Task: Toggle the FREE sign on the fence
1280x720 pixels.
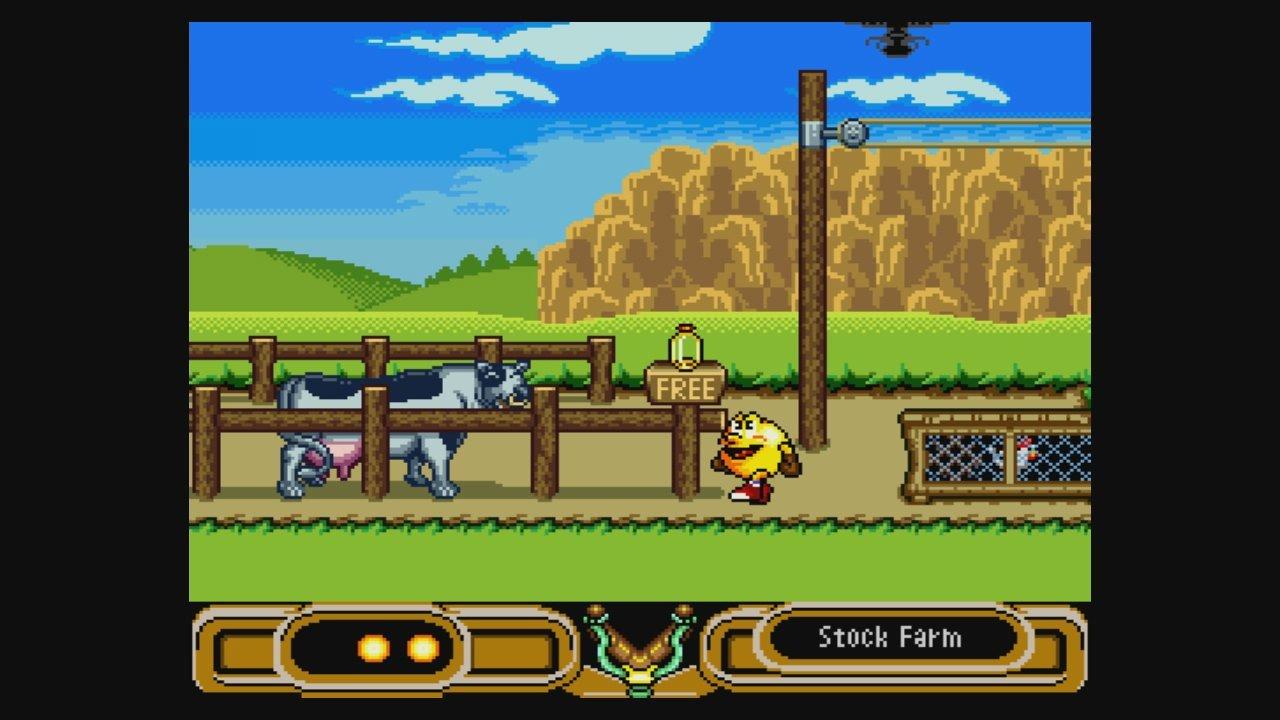Action: [685, 388]
